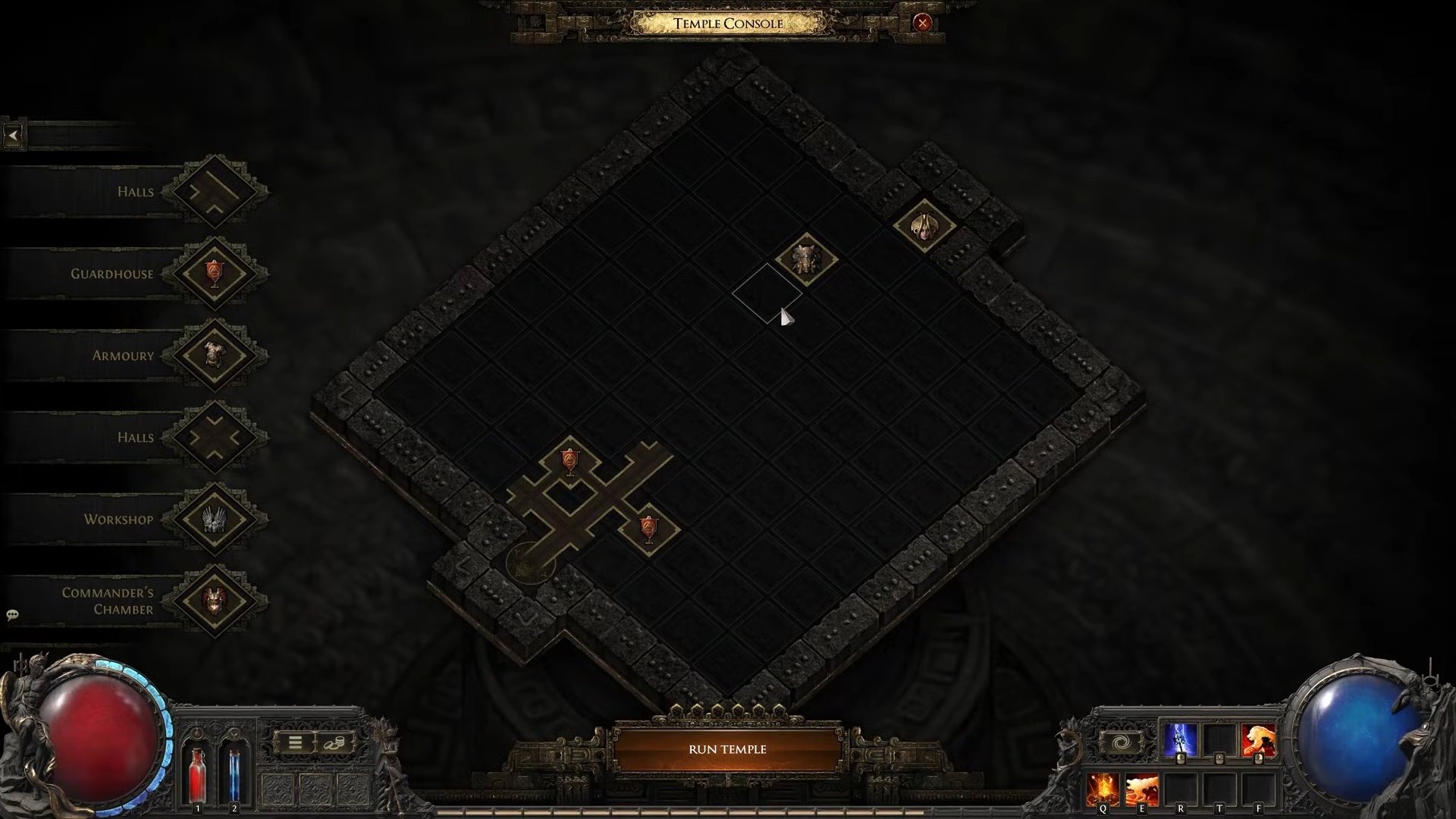The height and width of the screenshot is (819, 1456).
Task: Activate the fiery eruption skill
Action: tap(1103, 789)
